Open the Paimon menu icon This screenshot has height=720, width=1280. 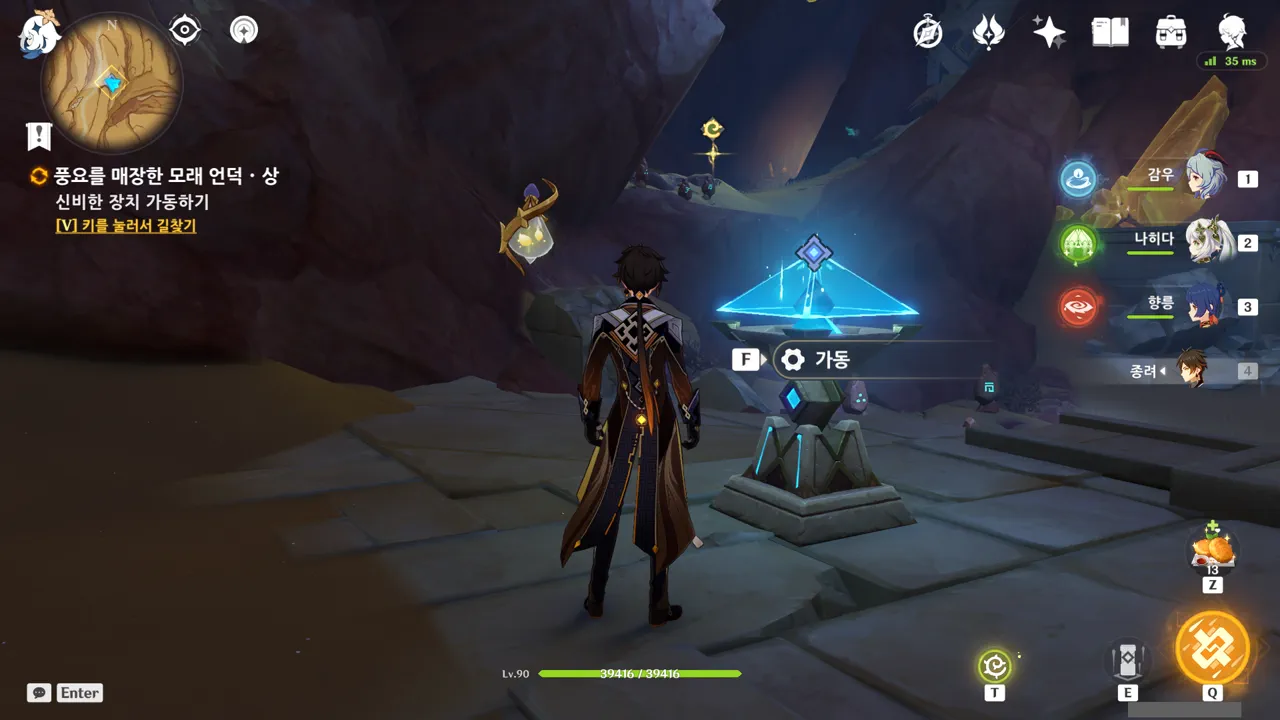pos(39,33)
